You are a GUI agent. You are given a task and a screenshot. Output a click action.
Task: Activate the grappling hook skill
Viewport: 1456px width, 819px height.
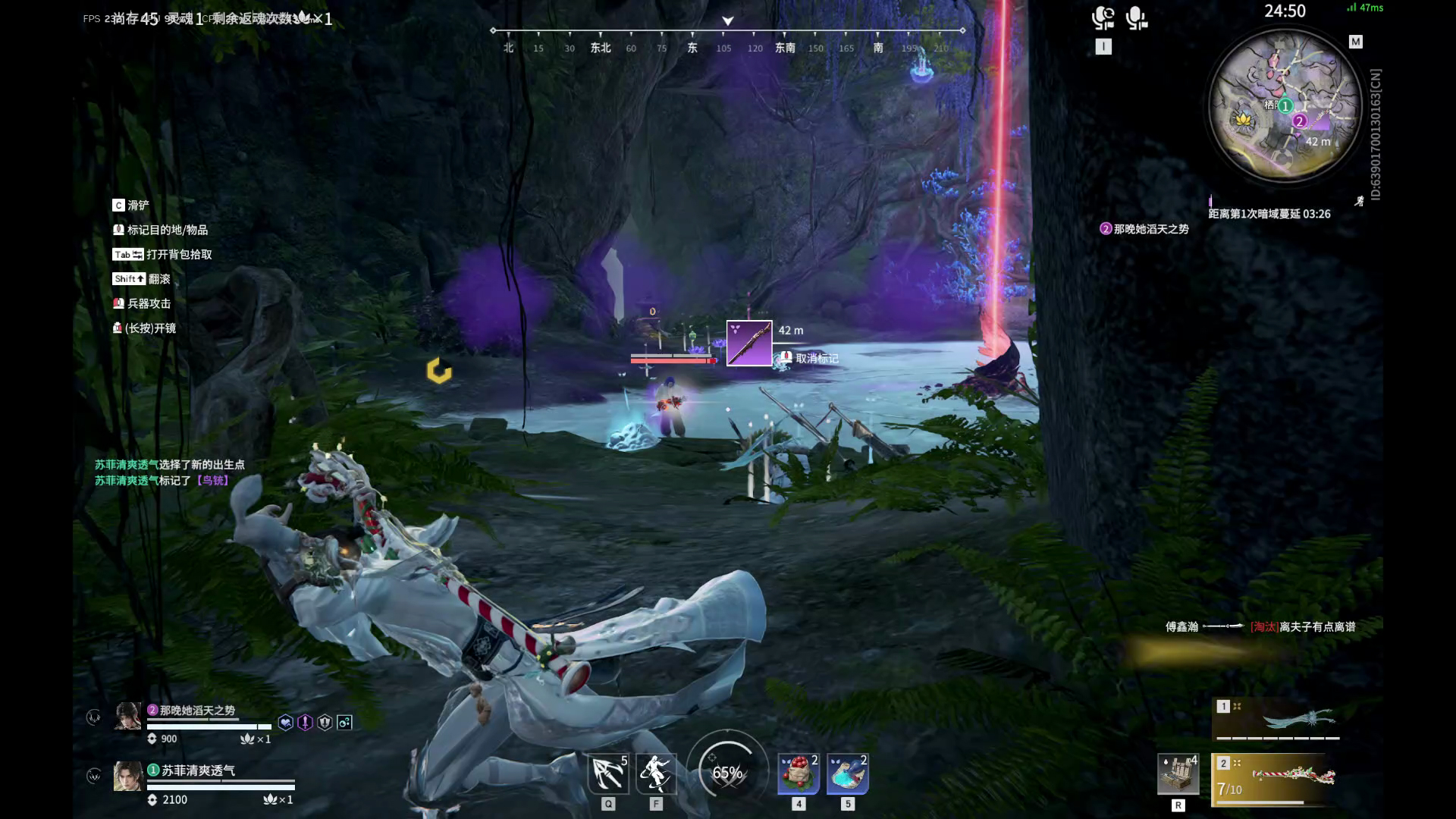(608, 773)
